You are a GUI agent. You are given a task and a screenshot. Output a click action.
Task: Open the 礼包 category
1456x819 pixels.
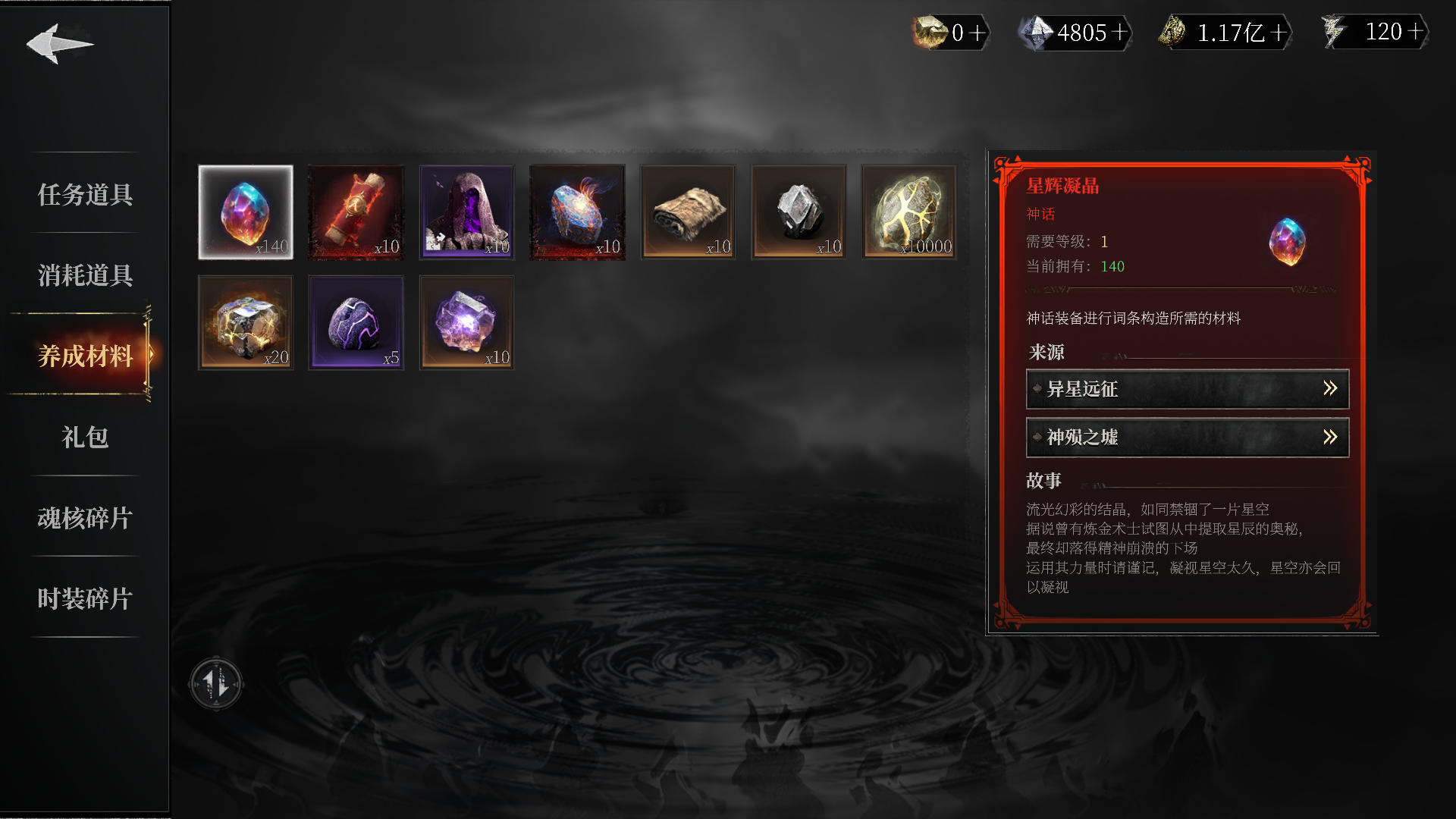84,438
